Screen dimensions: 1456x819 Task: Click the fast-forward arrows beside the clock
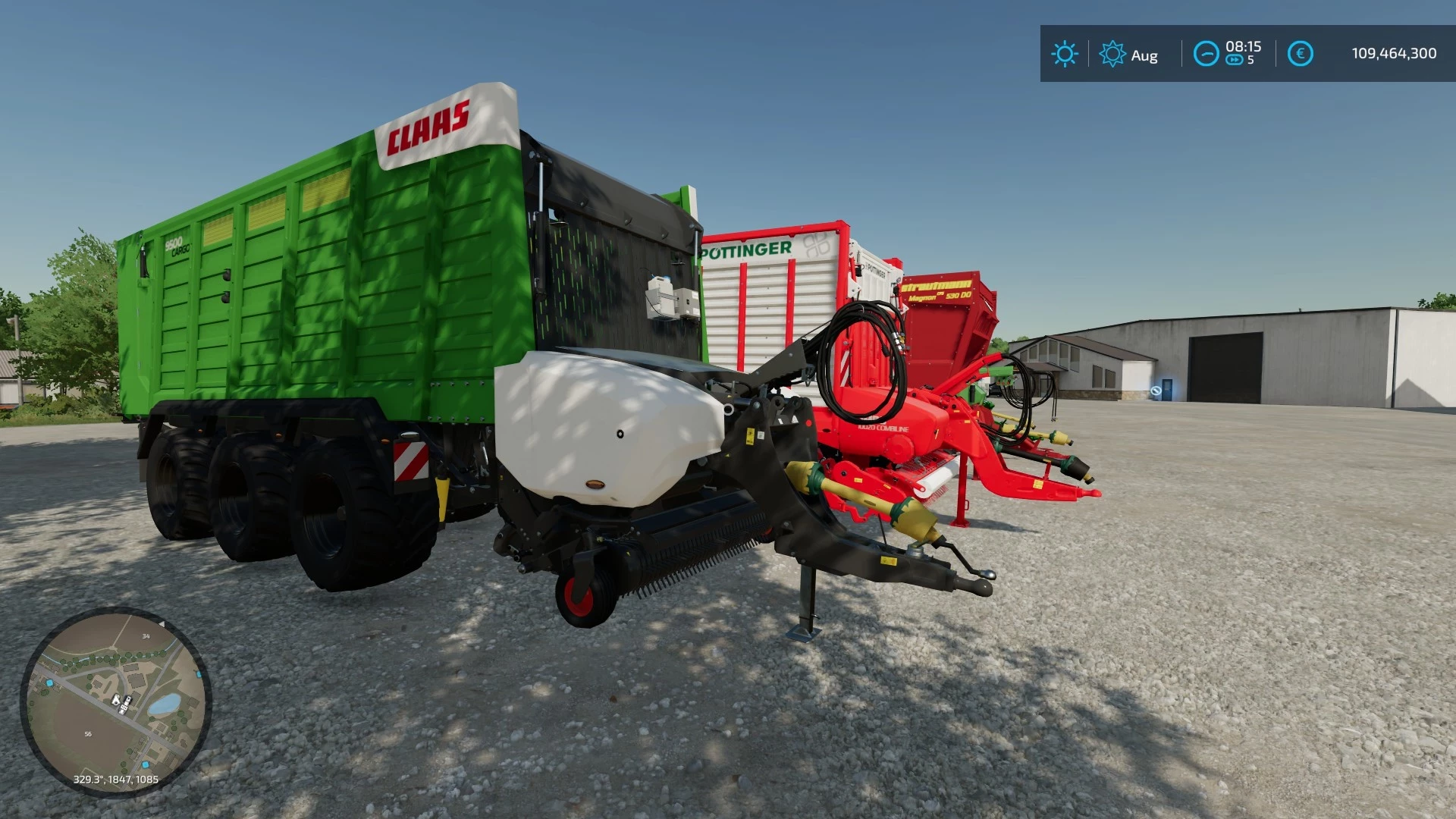[x=1235, y=60]
